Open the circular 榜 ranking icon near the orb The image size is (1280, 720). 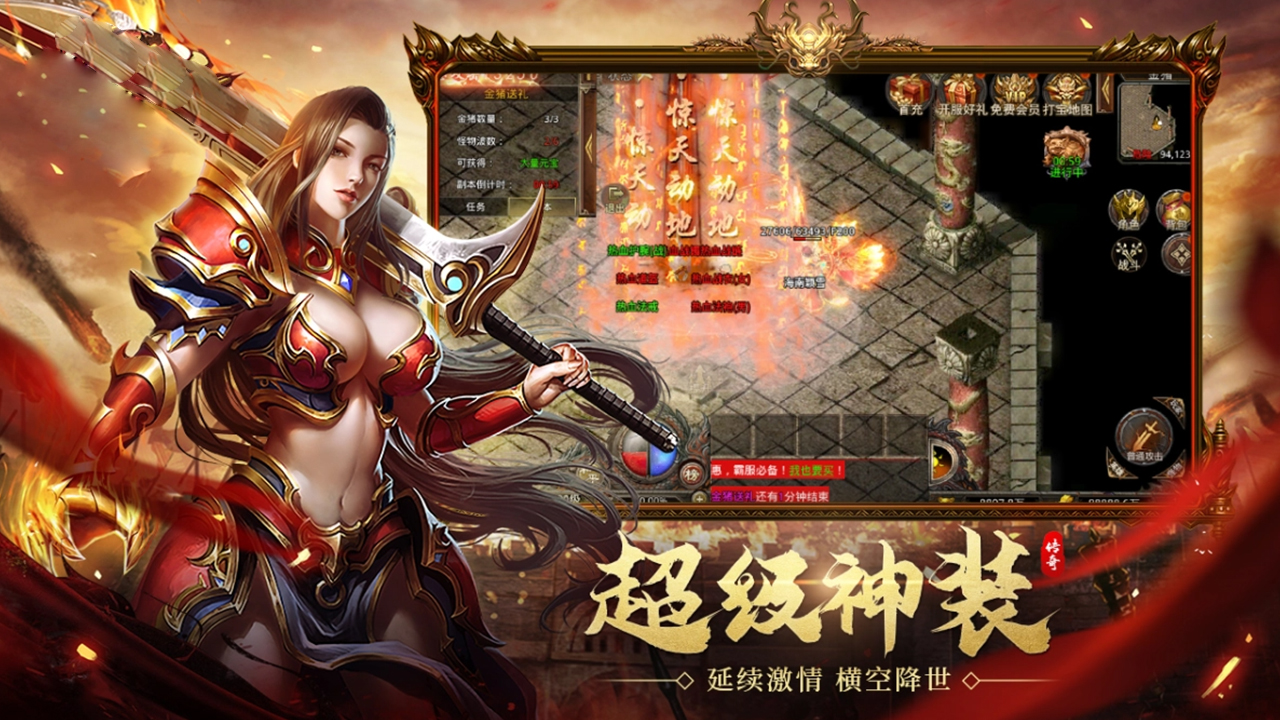tap(693, 474)
